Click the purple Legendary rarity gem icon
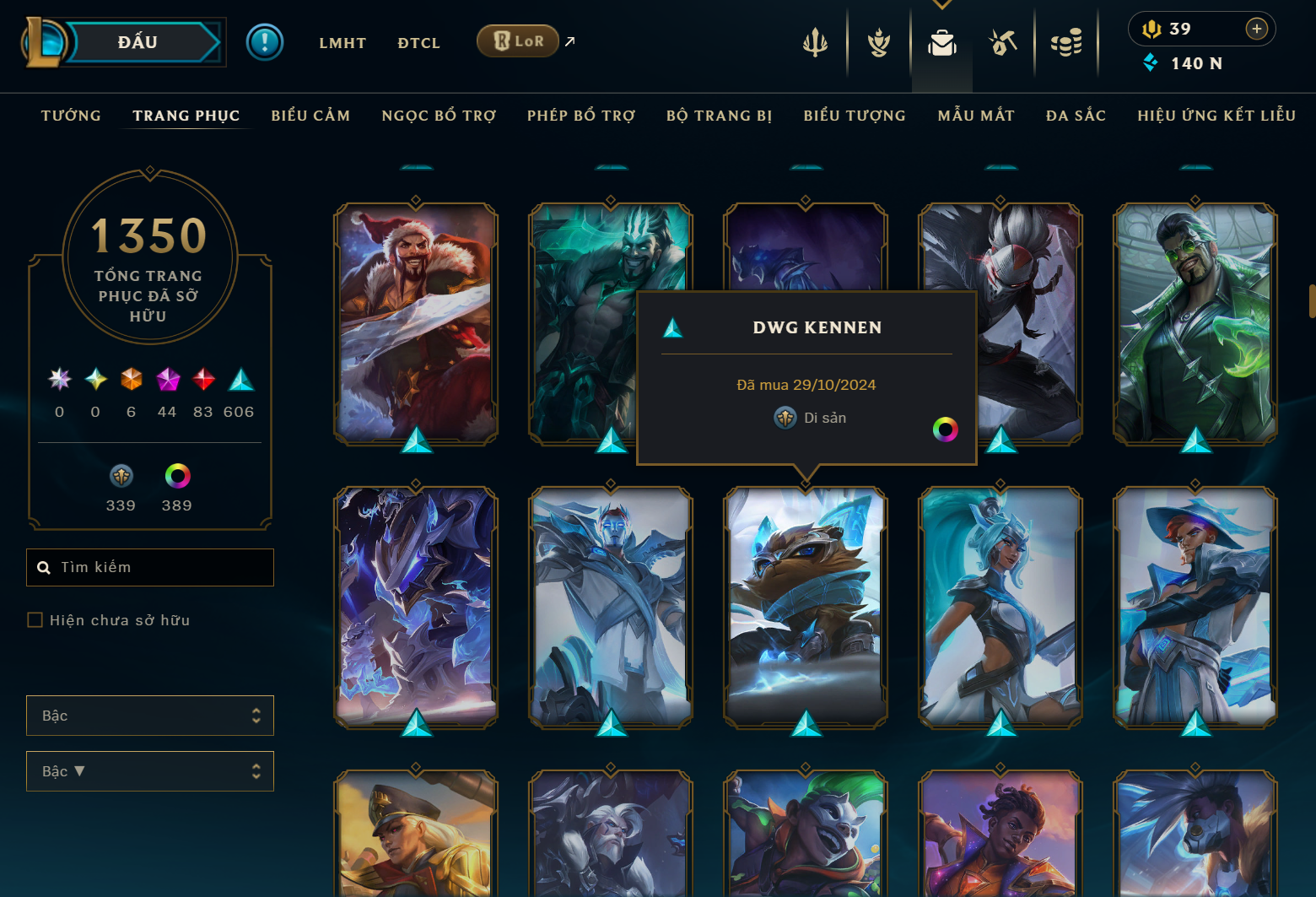 click(x=166, y=380)
